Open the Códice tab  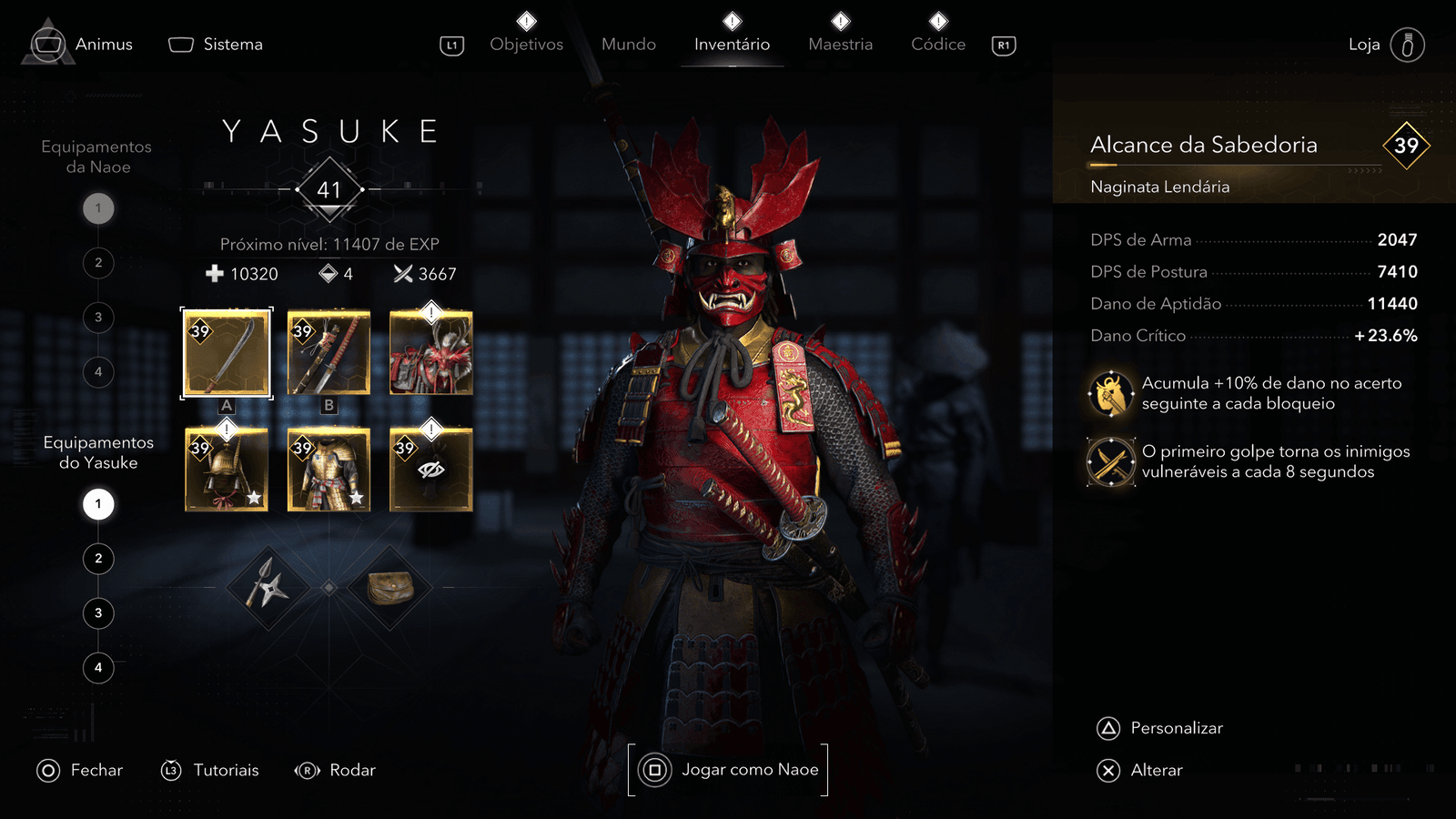pyautogui.click(x=938, y=44)
